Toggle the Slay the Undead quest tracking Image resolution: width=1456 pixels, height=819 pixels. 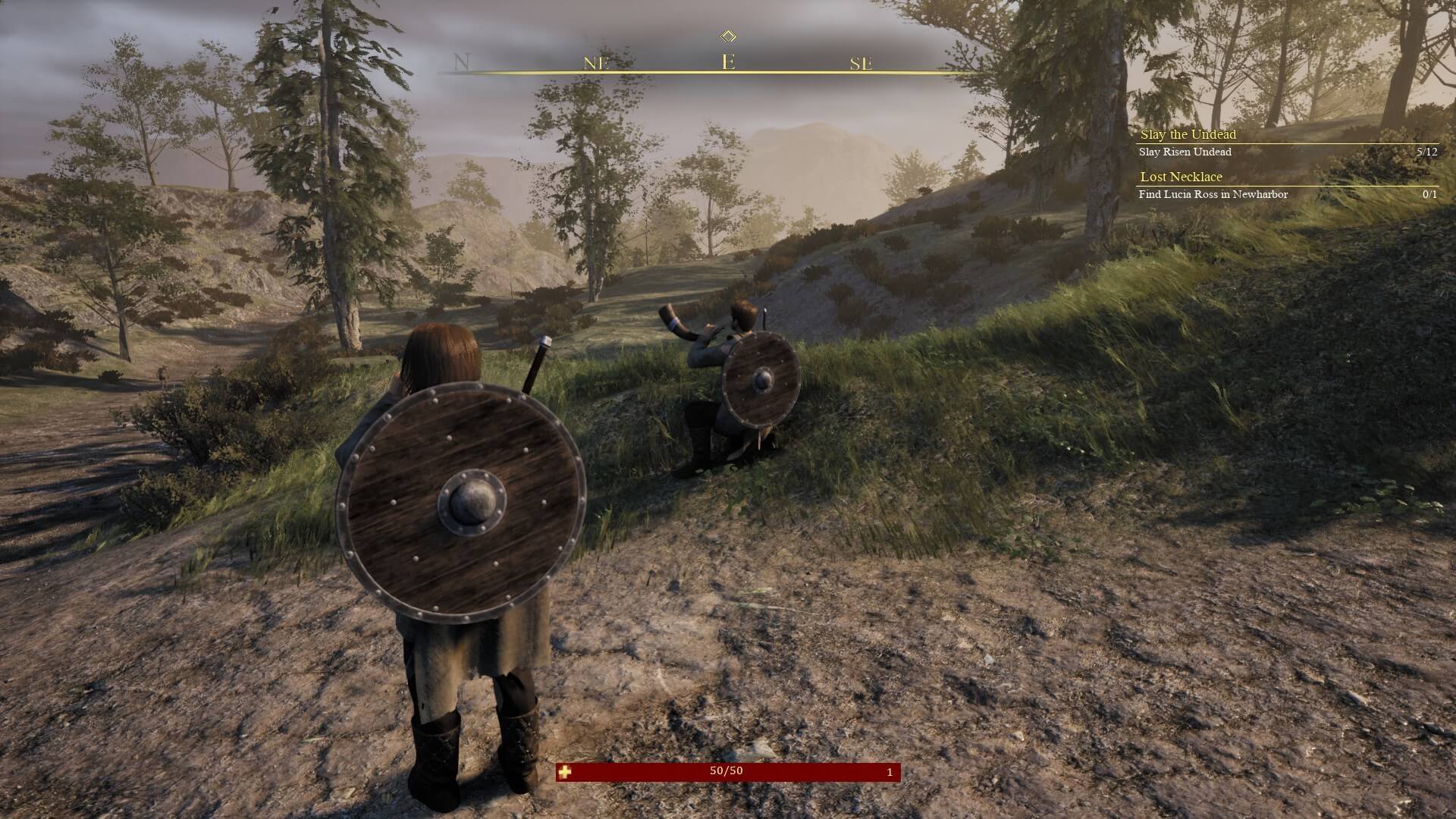(x=1188, y=134)
